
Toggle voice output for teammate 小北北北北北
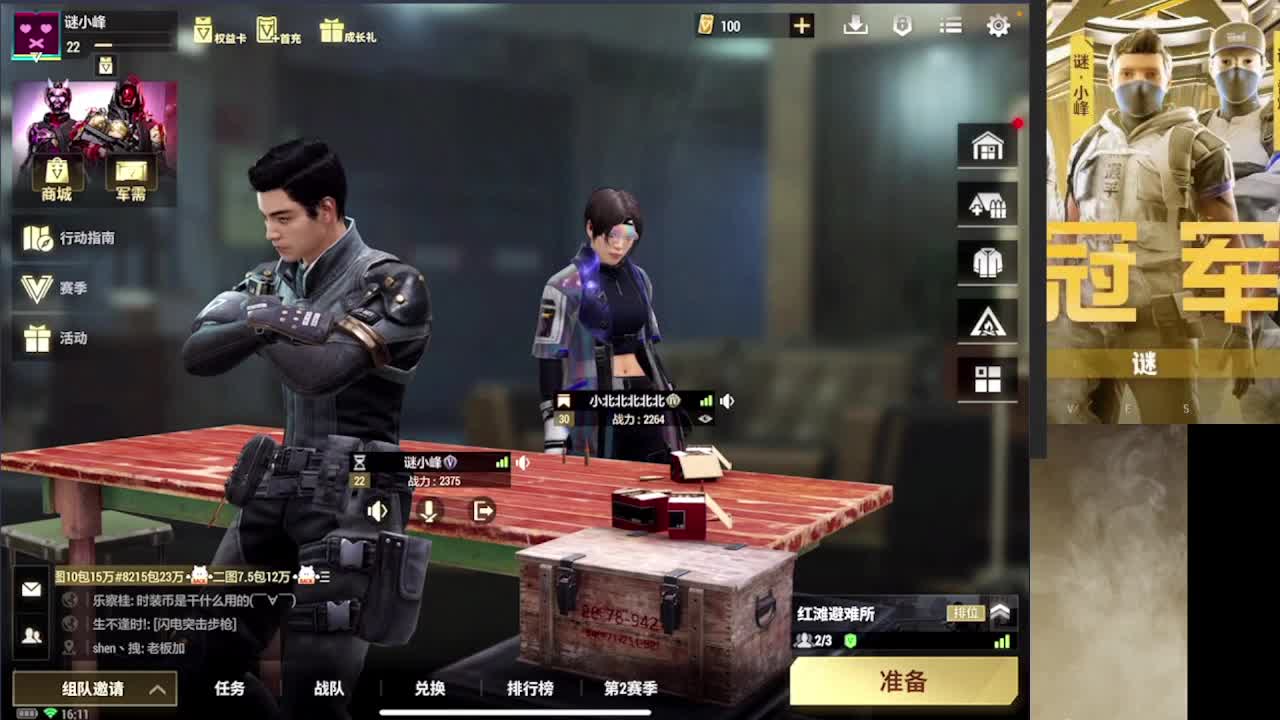pyautogui.click(x=727, y=401)
